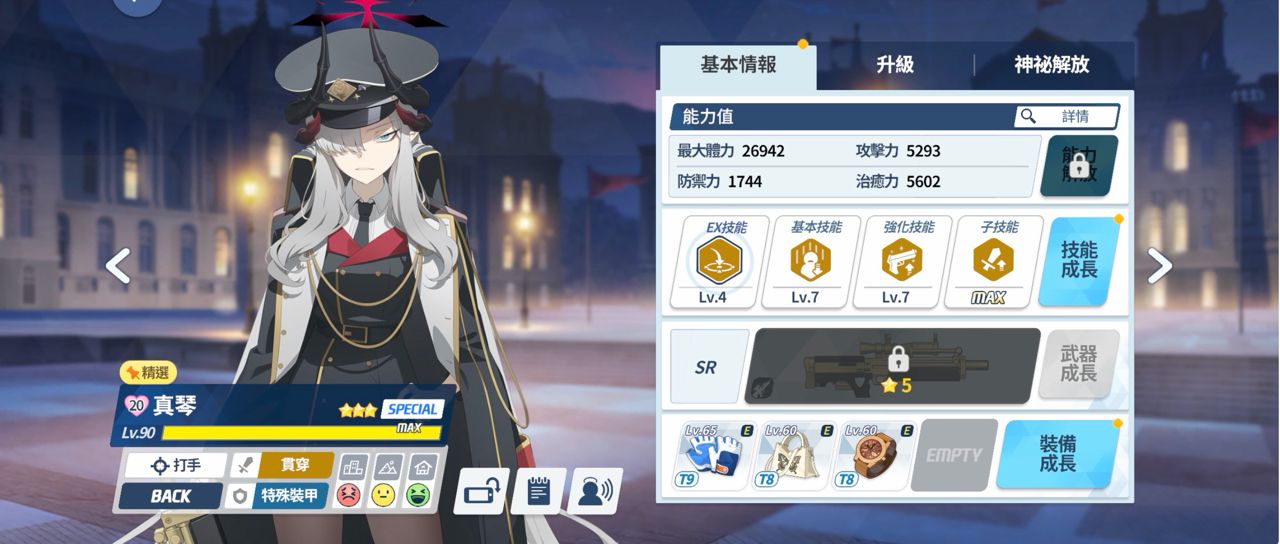The image size is (1280, 544).
Task: Open 裝備成長 equipment growth
Action: click(x=1058, y=455)
